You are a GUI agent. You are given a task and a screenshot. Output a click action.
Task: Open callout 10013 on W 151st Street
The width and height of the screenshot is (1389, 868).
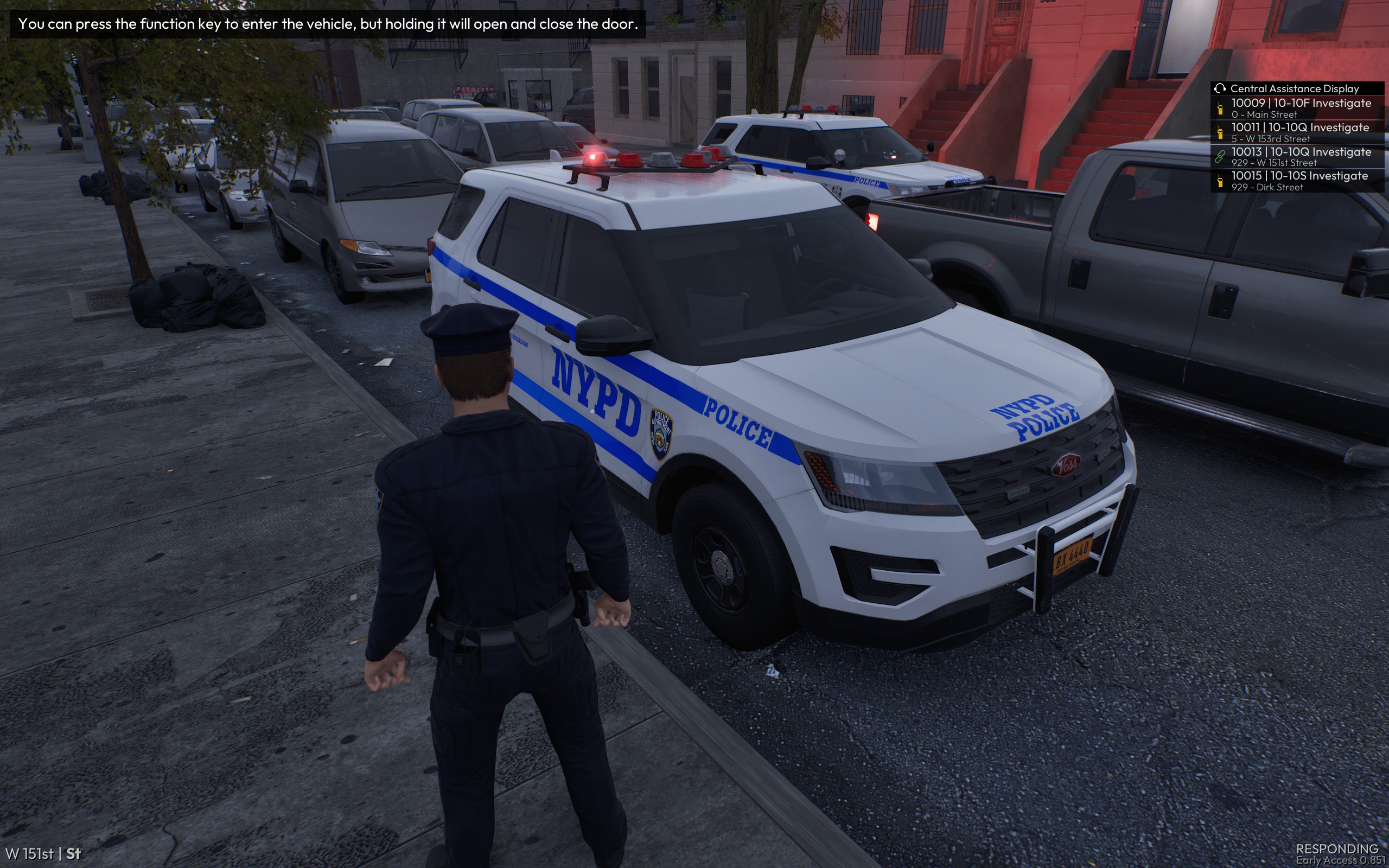click(x=1300, y=156)
